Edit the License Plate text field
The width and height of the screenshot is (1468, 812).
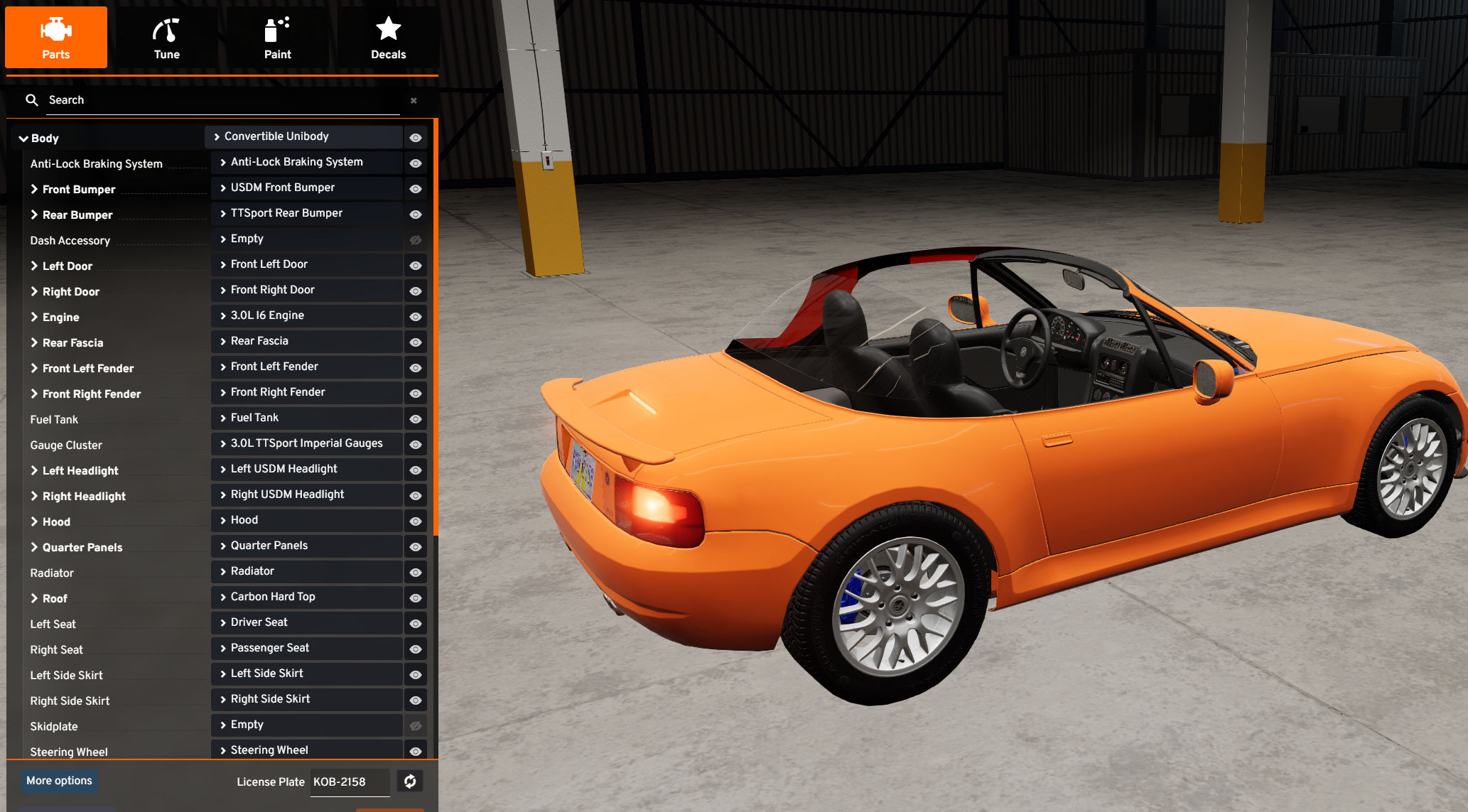point(350,782)
